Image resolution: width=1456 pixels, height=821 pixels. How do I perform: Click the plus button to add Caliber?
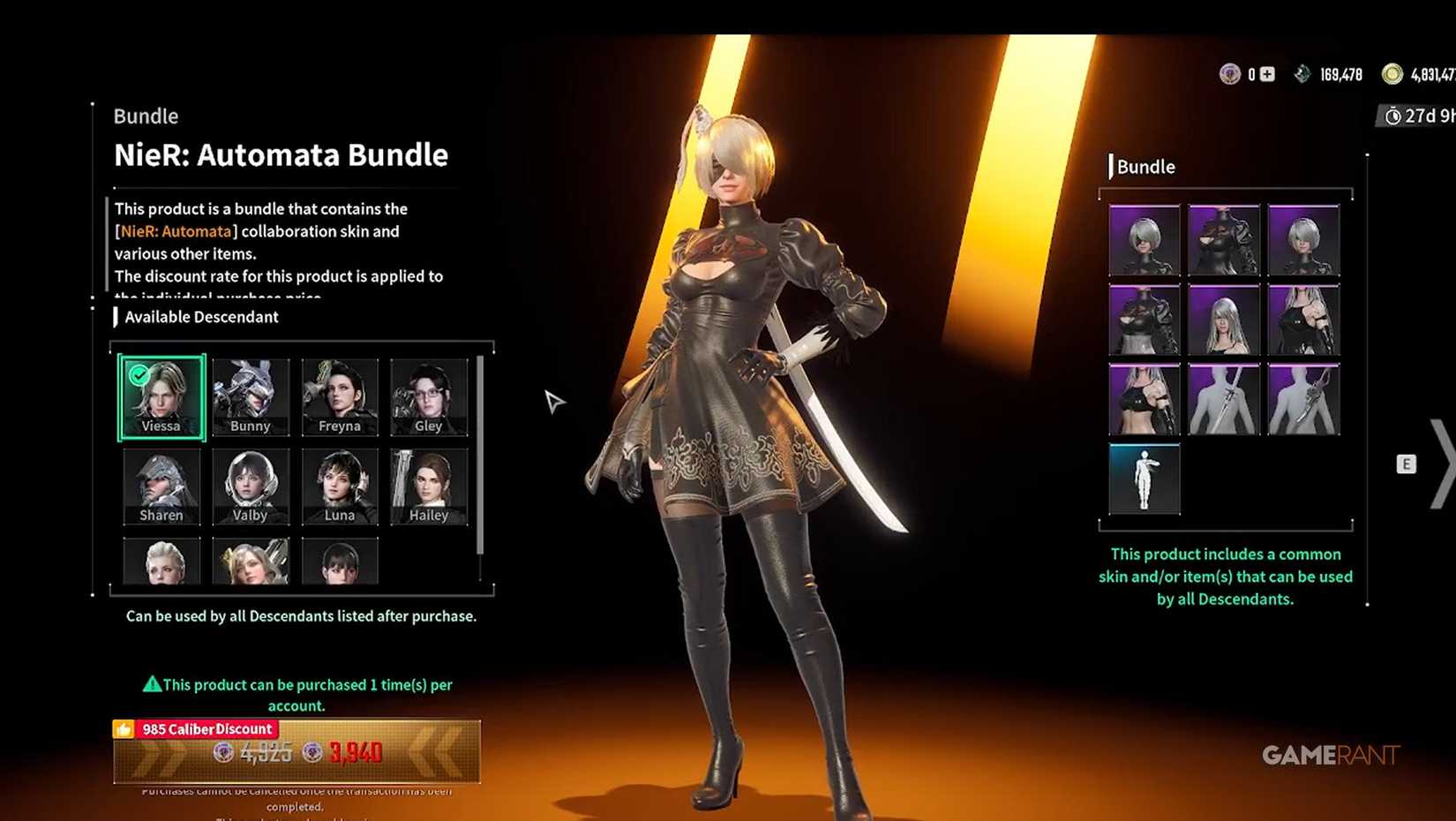(1266, 74)
